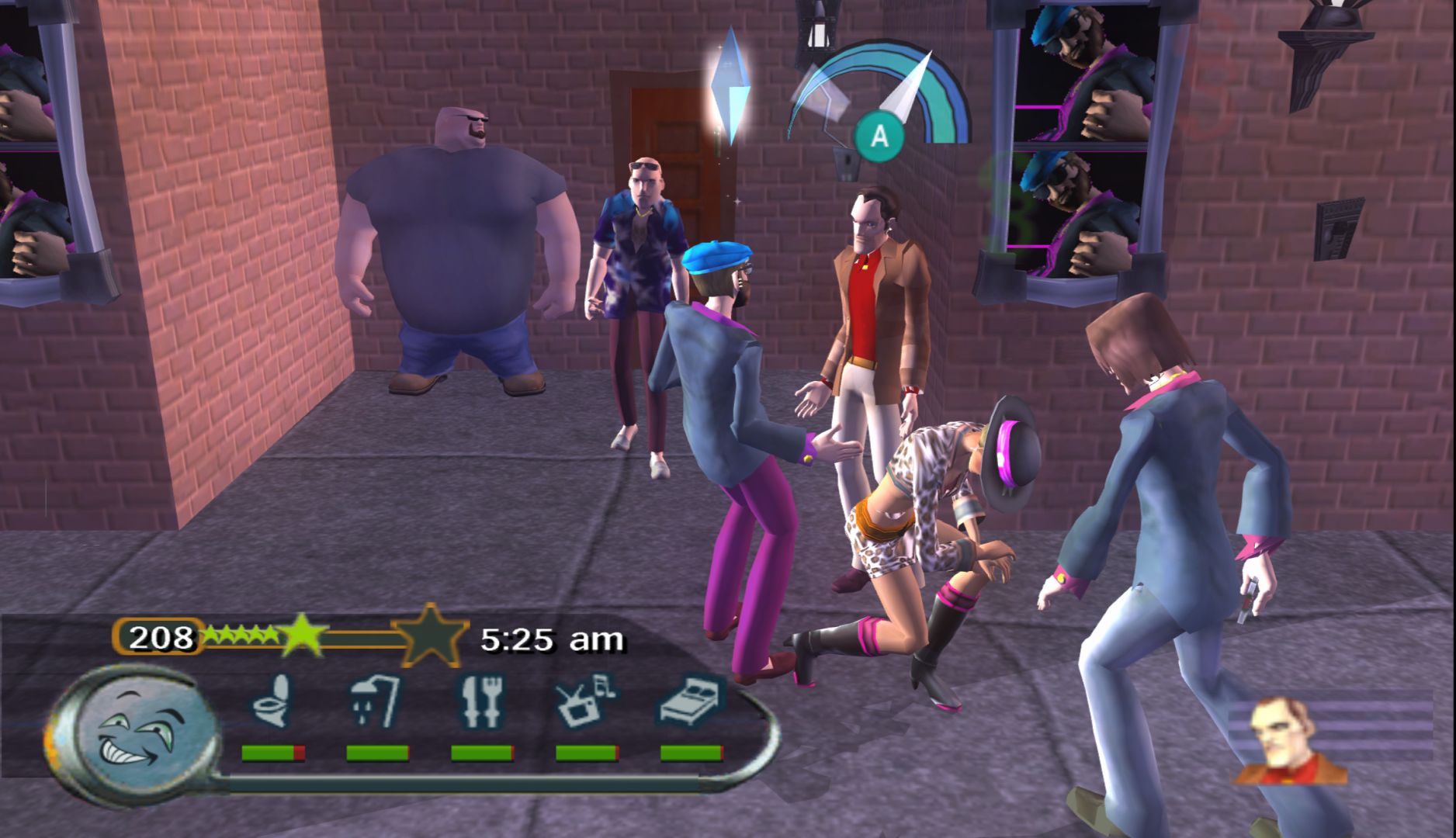Select the toilet bladder need icon
The height and width of the screenshot is (838, 1456).
pyautogui.click(x=272, y=701)
